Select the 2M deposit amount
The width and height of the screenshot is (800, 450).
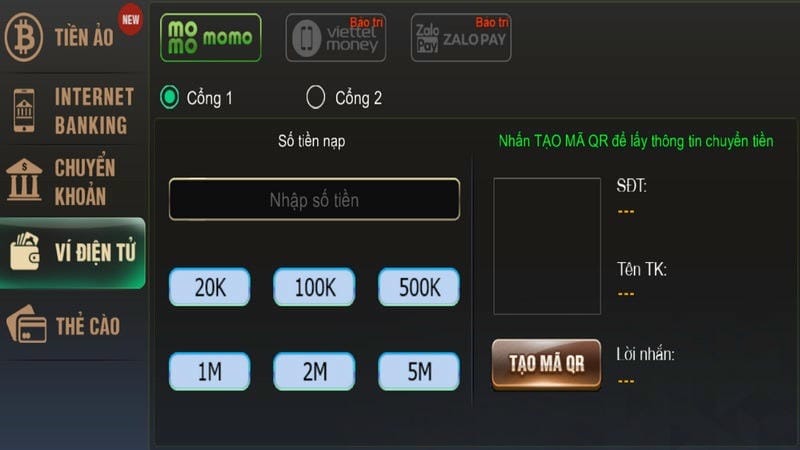pos(314,372)
